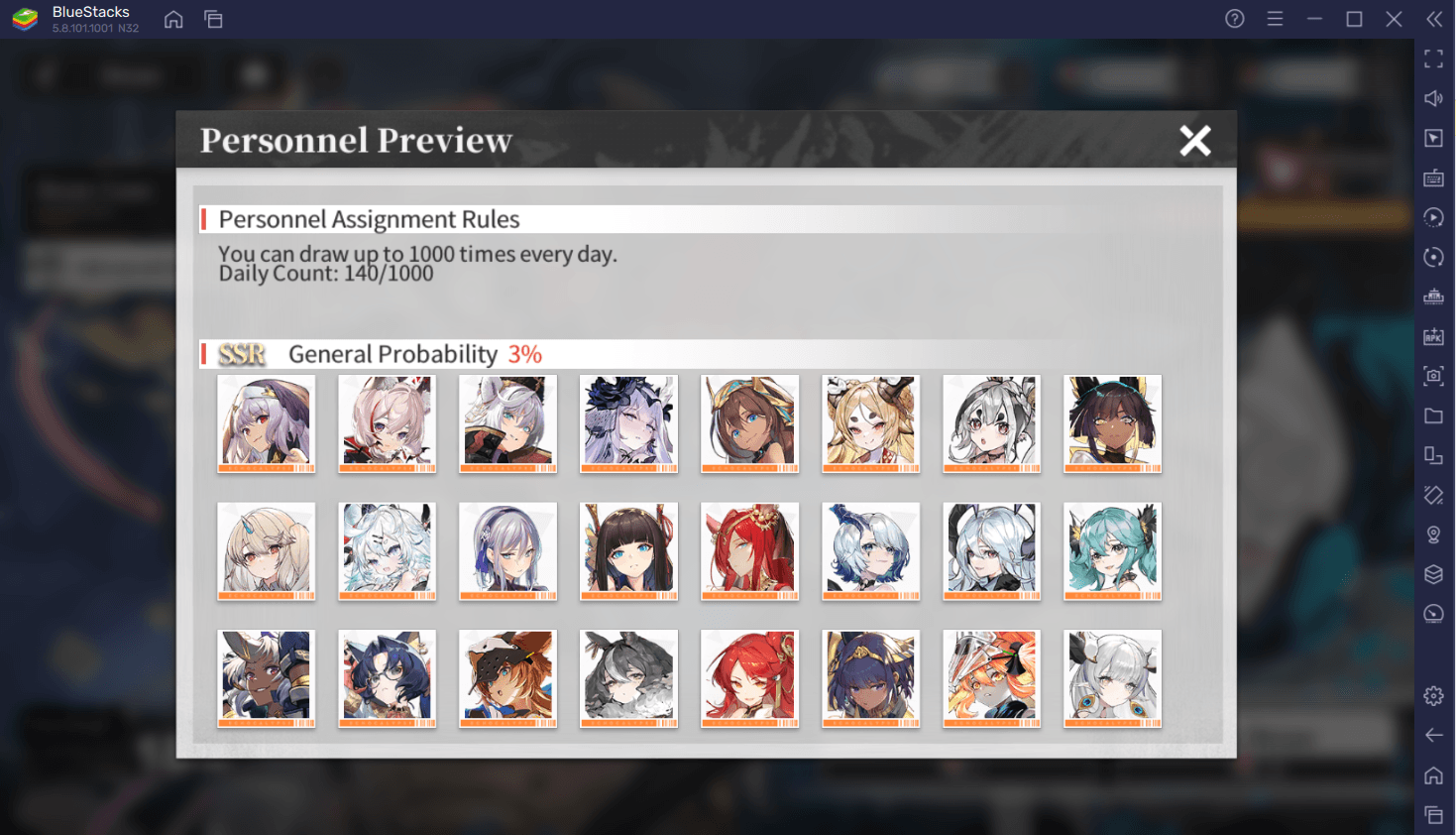Take a screenshot using the camera icon
Image resolution: width=1456 pixels, height=835 pixels.
coord(1433,376)
